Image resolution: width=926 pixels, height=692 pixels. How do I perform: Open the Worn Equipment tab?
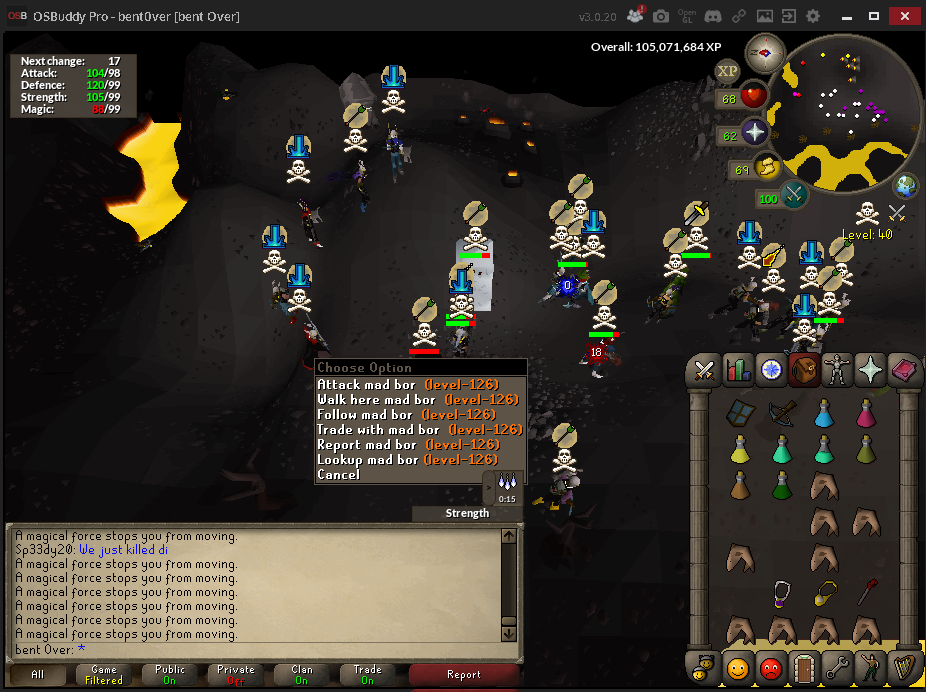click(x=835, y=370)
